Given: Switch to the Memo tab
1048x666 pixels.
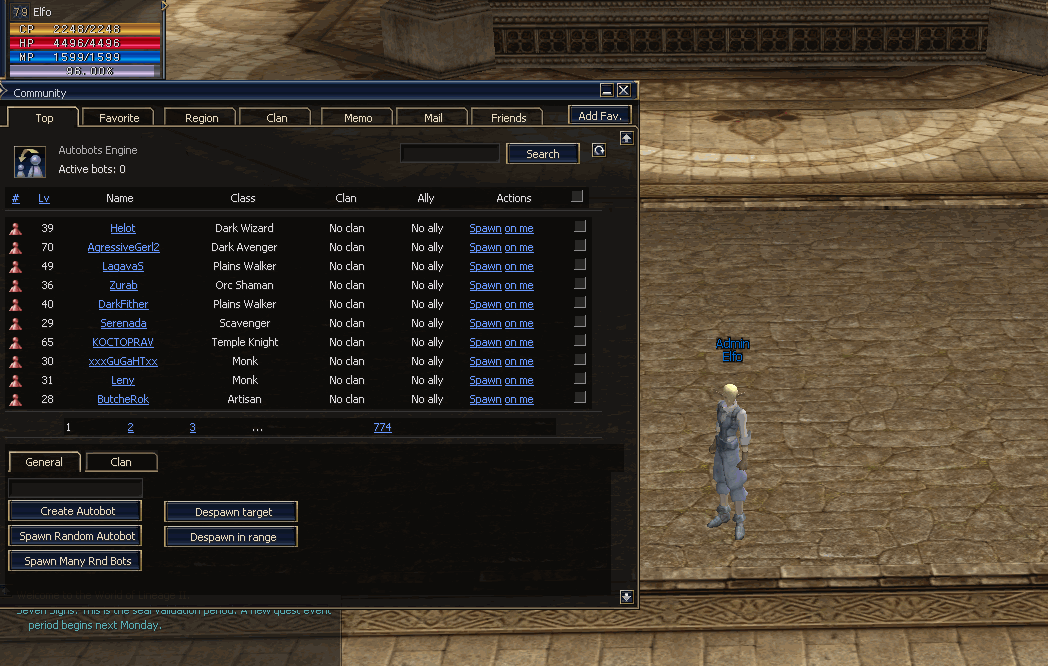Looking at the screenshot, I should point(358,118).
